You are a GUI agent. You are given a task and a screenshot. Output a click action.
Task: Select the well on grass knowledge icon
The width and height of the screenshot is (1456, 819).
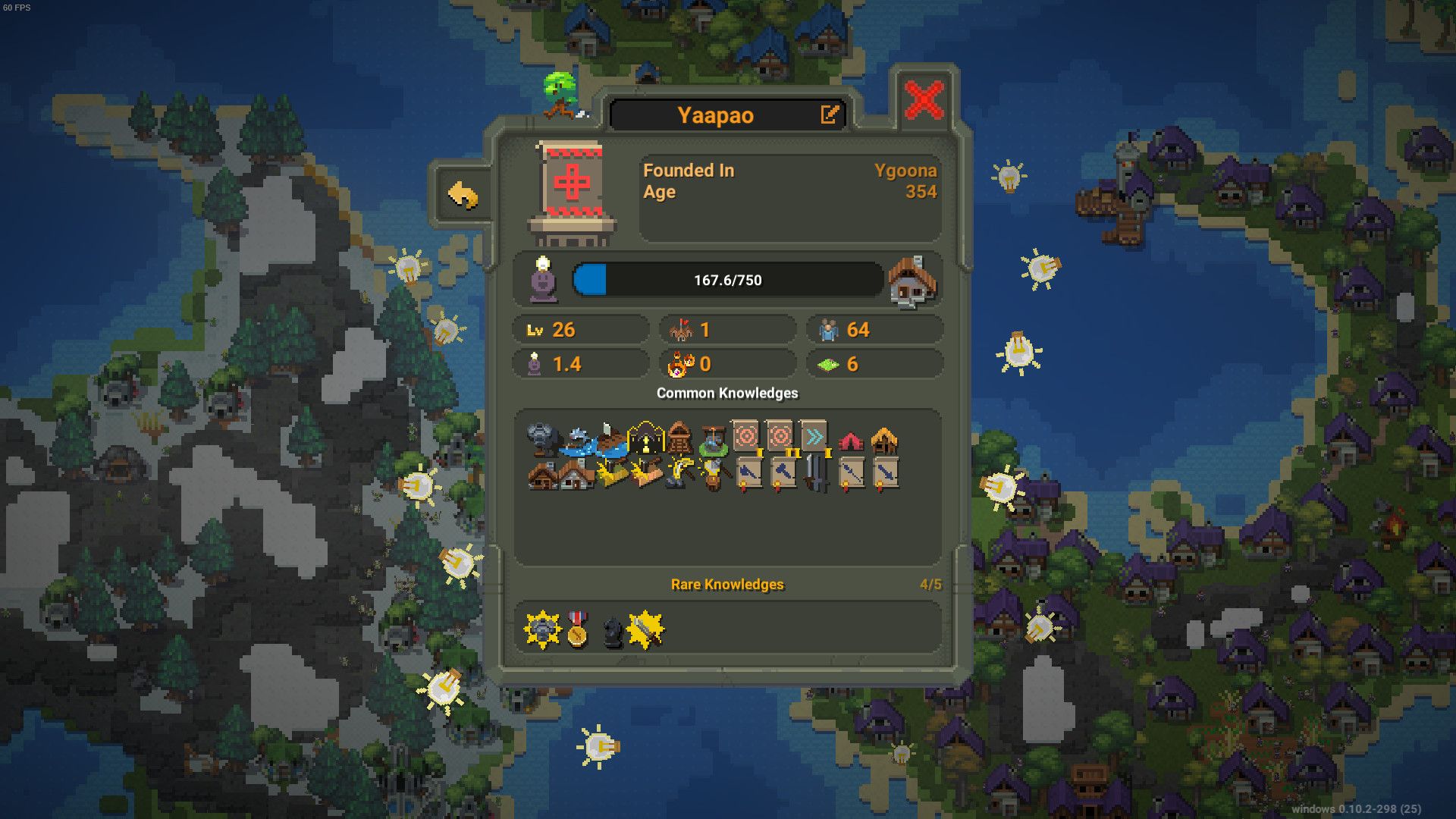point(713,439)
